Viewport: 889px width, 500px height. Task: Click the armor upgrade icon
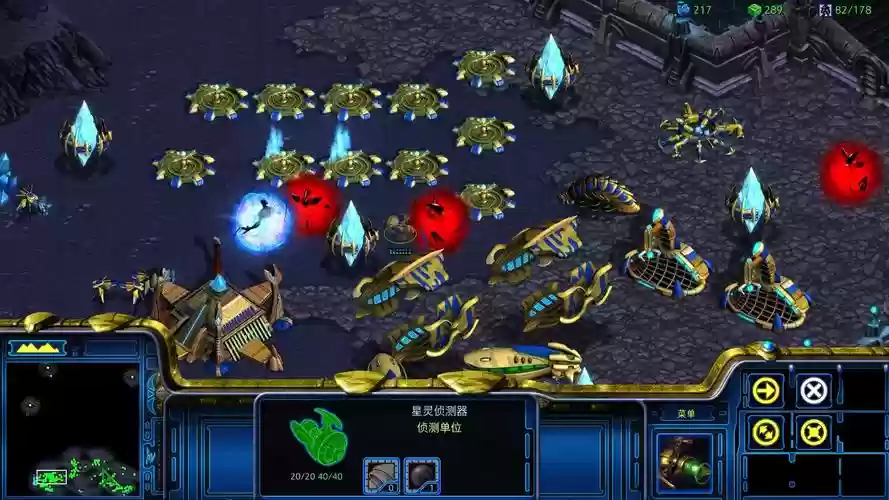pyautogui.click(x=380, y=474)
